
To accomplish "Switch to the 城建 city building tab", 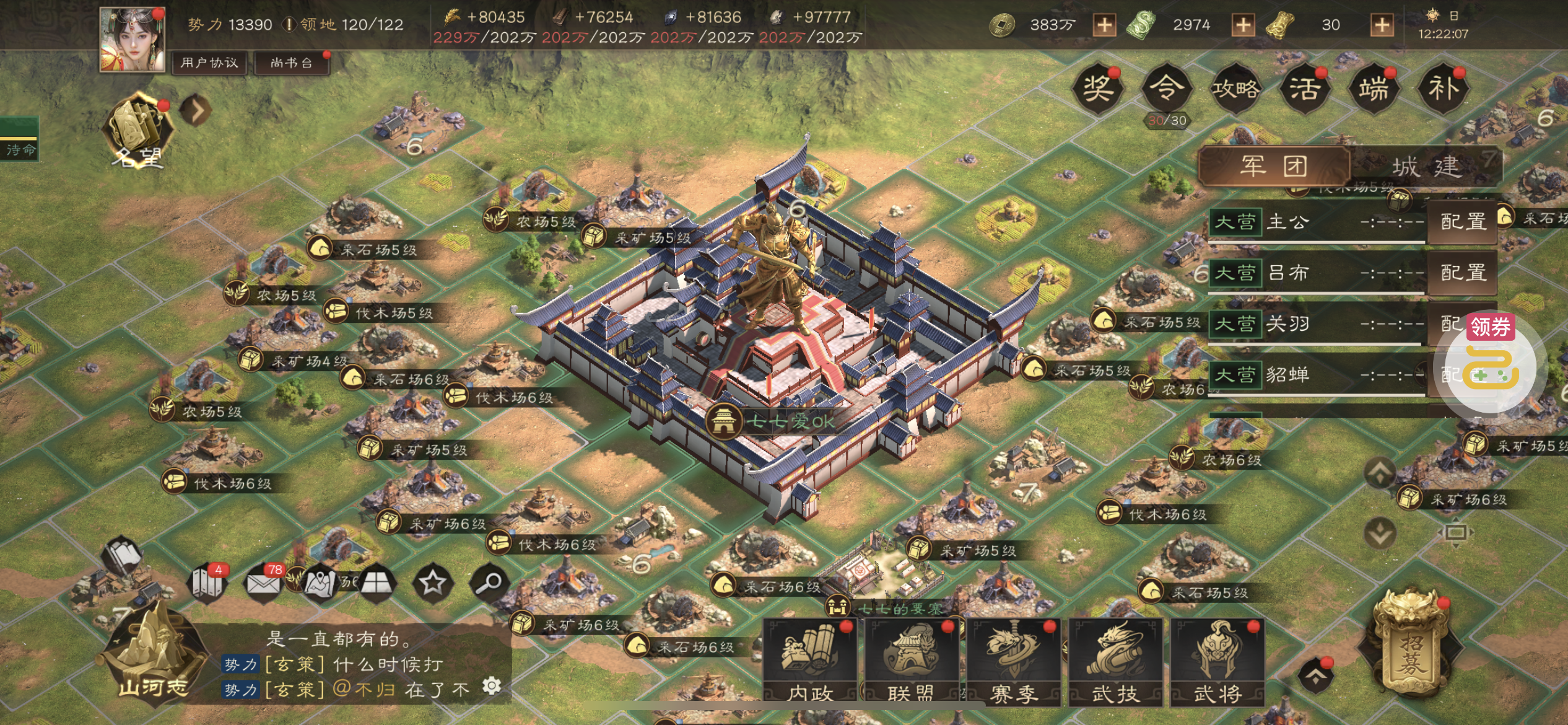I will tap(1426, 167).
